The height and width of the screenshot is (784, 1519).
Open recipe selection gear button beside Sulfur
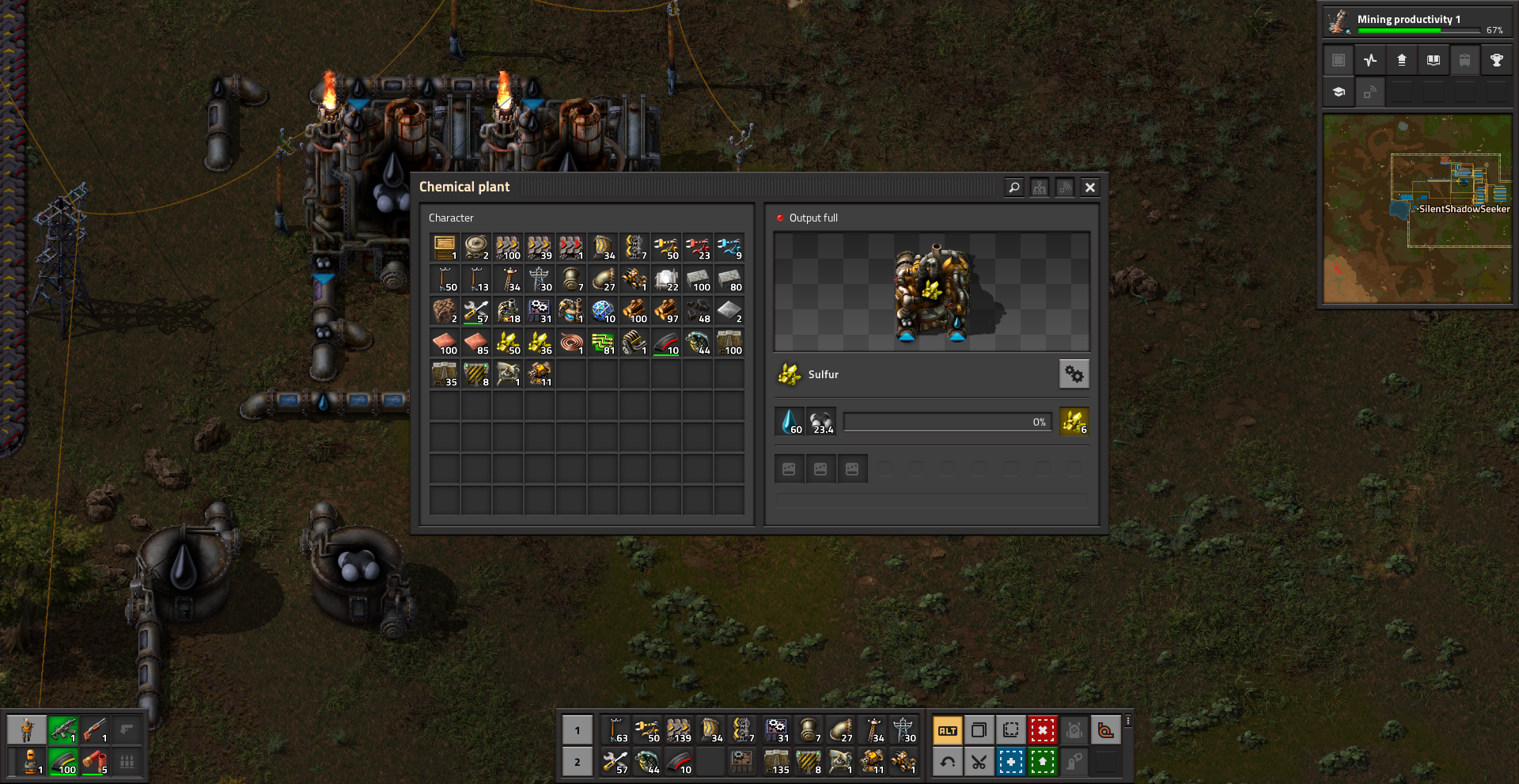pyautogui.click(x=1074, y=374)
